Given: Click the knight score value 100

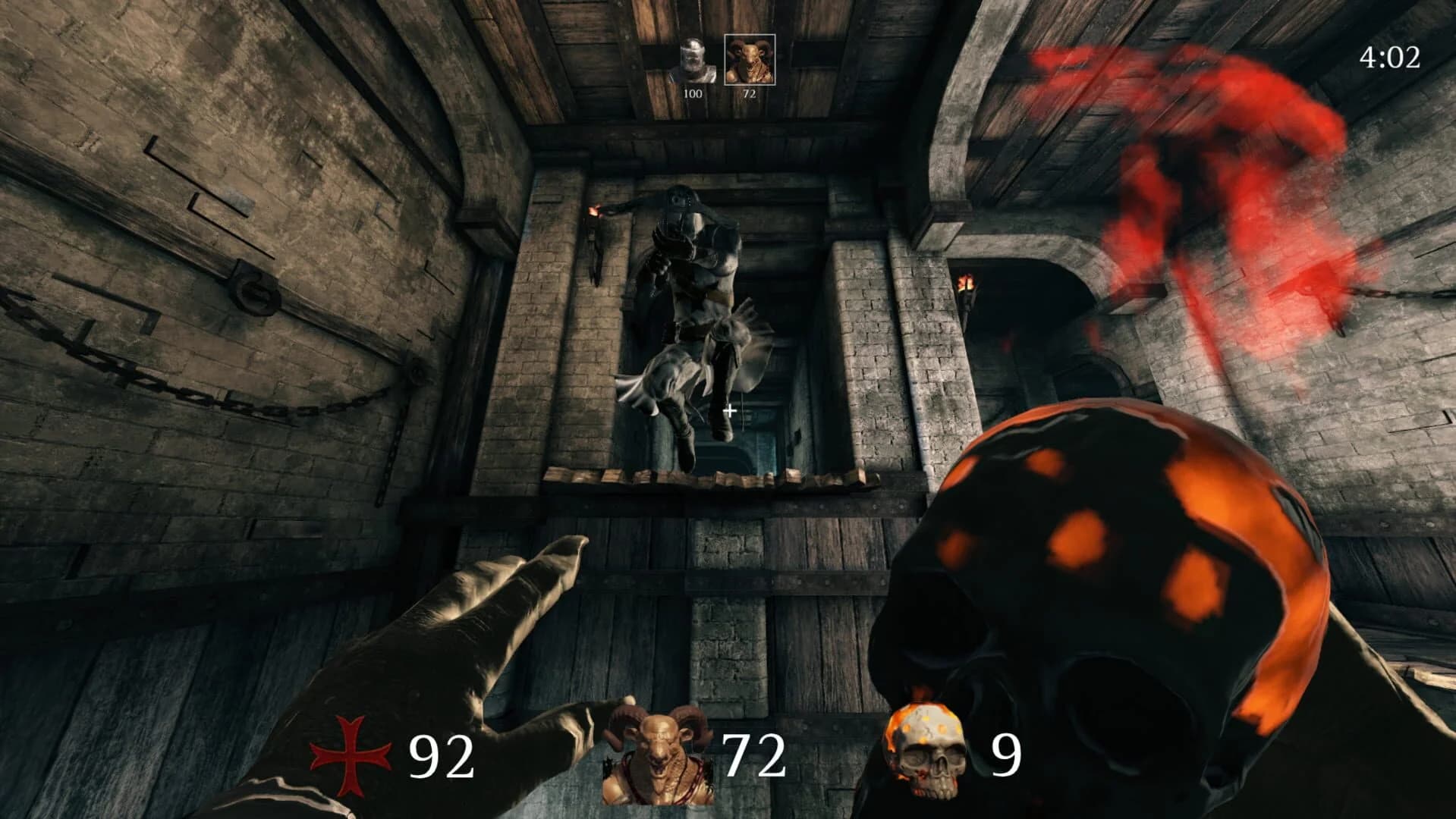Looking at the screenshot, I should pyautogui.click(x=693, y=95).
